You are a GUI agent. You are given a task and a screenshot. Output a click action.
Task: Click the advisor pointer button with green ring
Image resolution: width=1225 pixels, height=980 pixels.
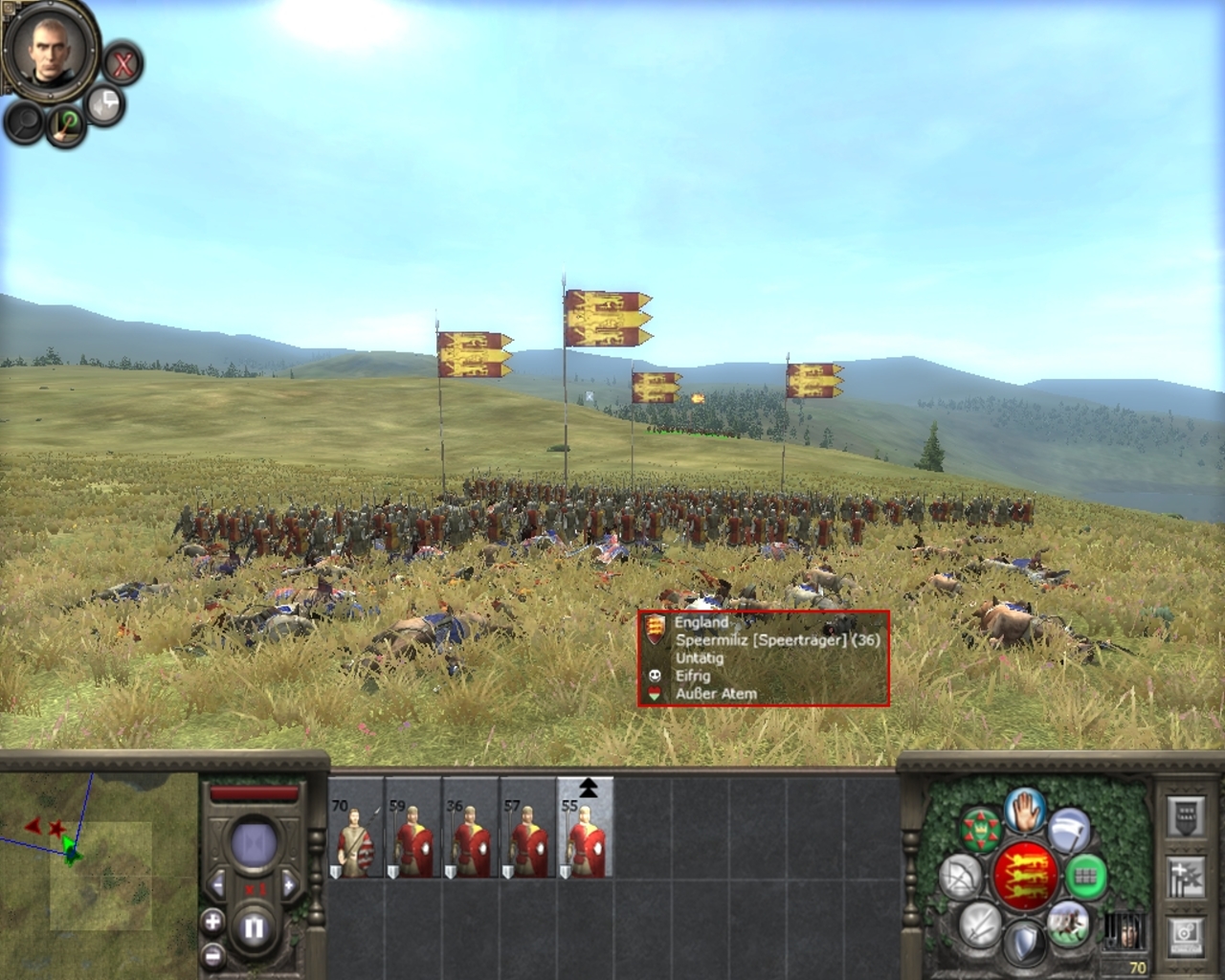pyautogui.click(x=67, y=123)
